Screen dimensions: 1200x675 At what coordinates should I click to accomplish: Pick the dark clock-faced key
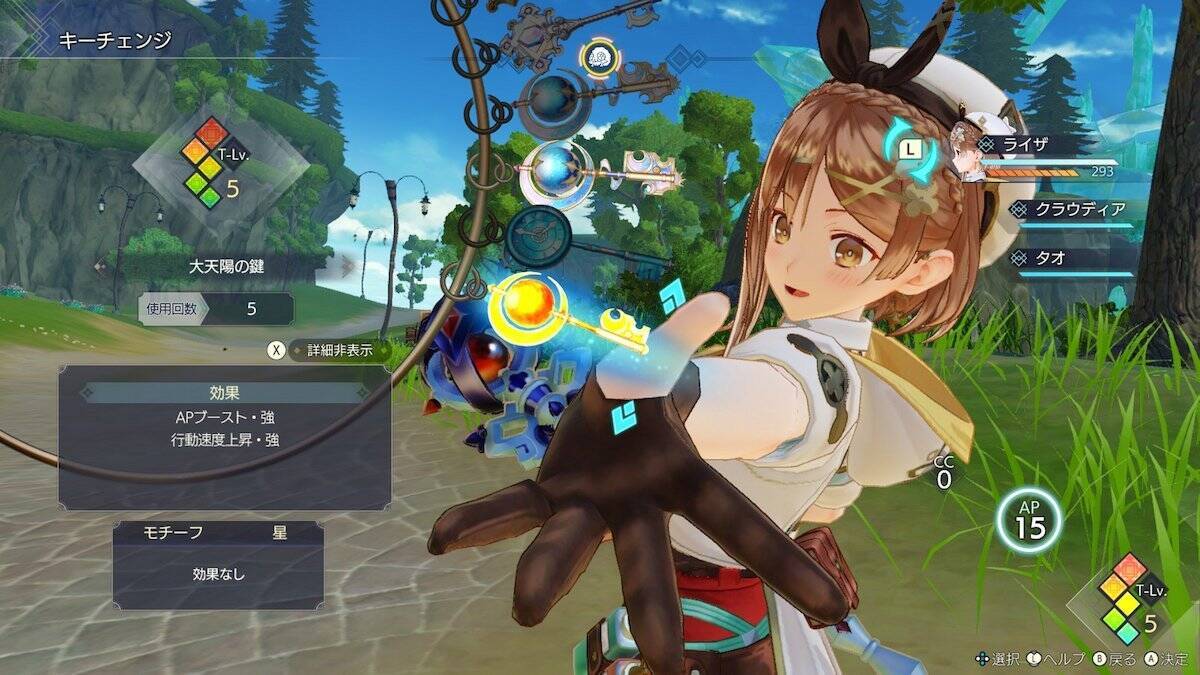click(x=538, y=236)
